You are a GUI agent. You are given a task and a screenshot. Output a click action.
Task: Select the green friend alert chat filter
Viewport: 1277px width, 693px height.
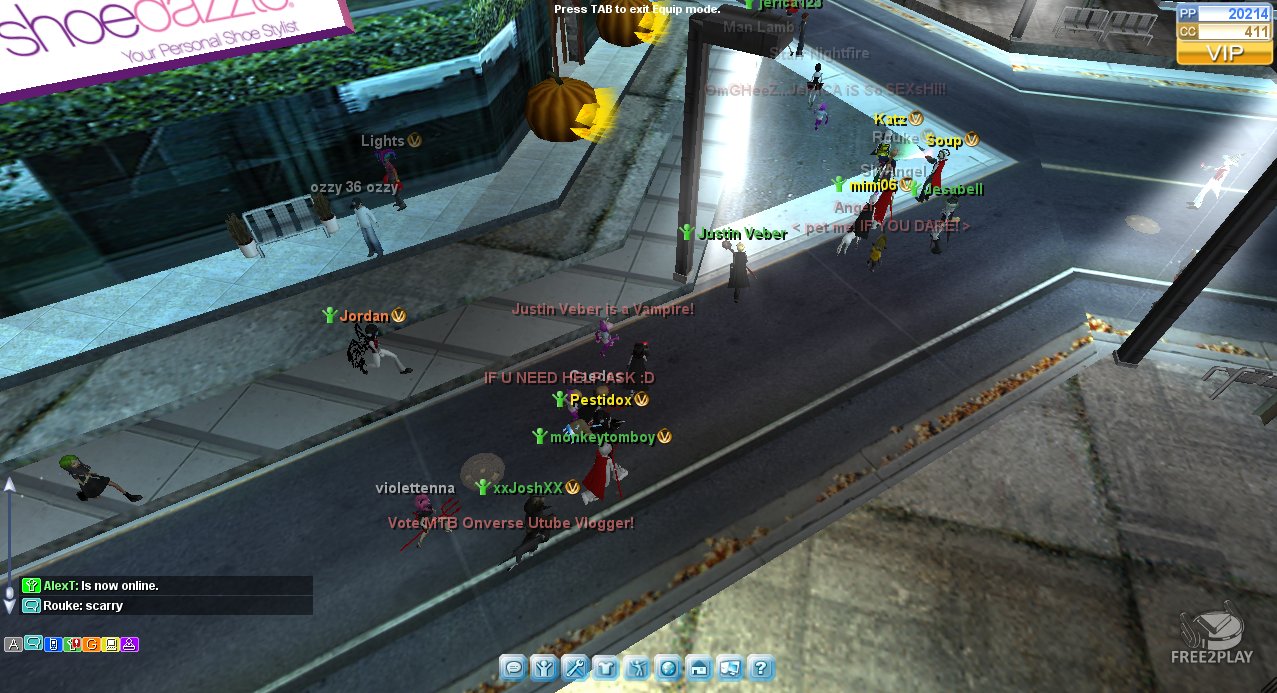coord(72,644)
